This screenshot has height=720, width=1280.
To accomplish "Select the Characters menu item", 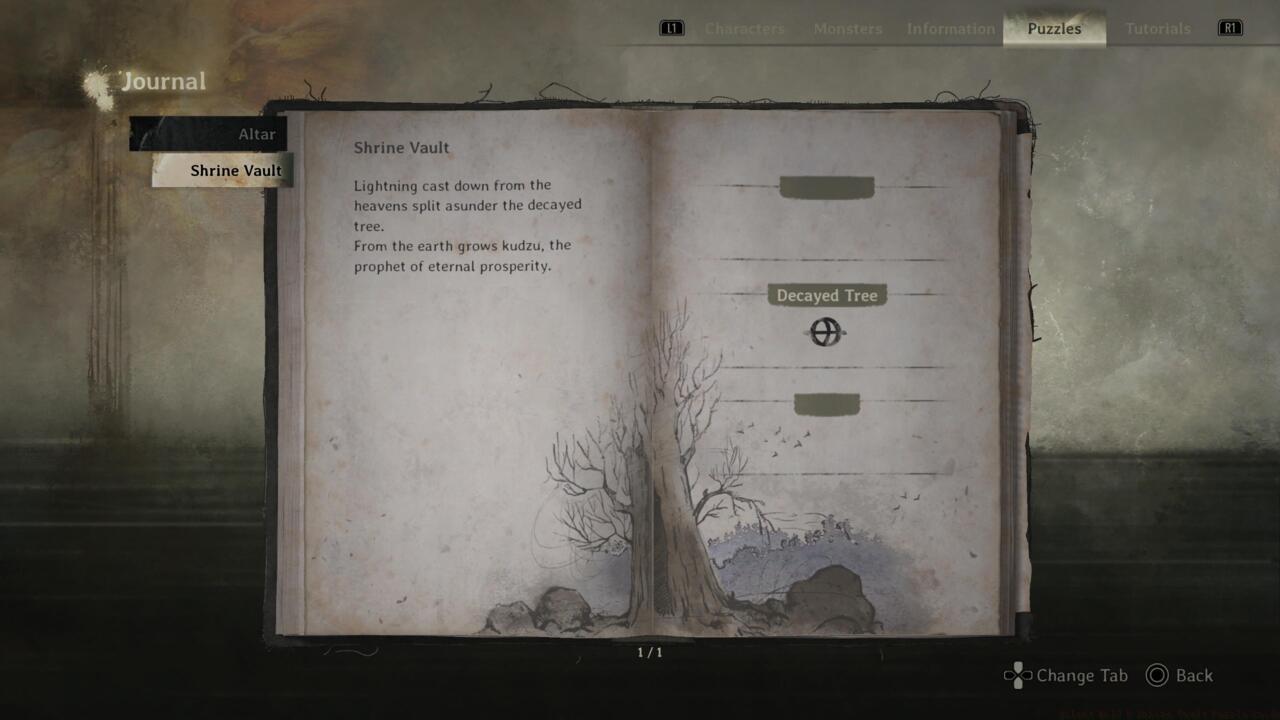I will (744, 28).
